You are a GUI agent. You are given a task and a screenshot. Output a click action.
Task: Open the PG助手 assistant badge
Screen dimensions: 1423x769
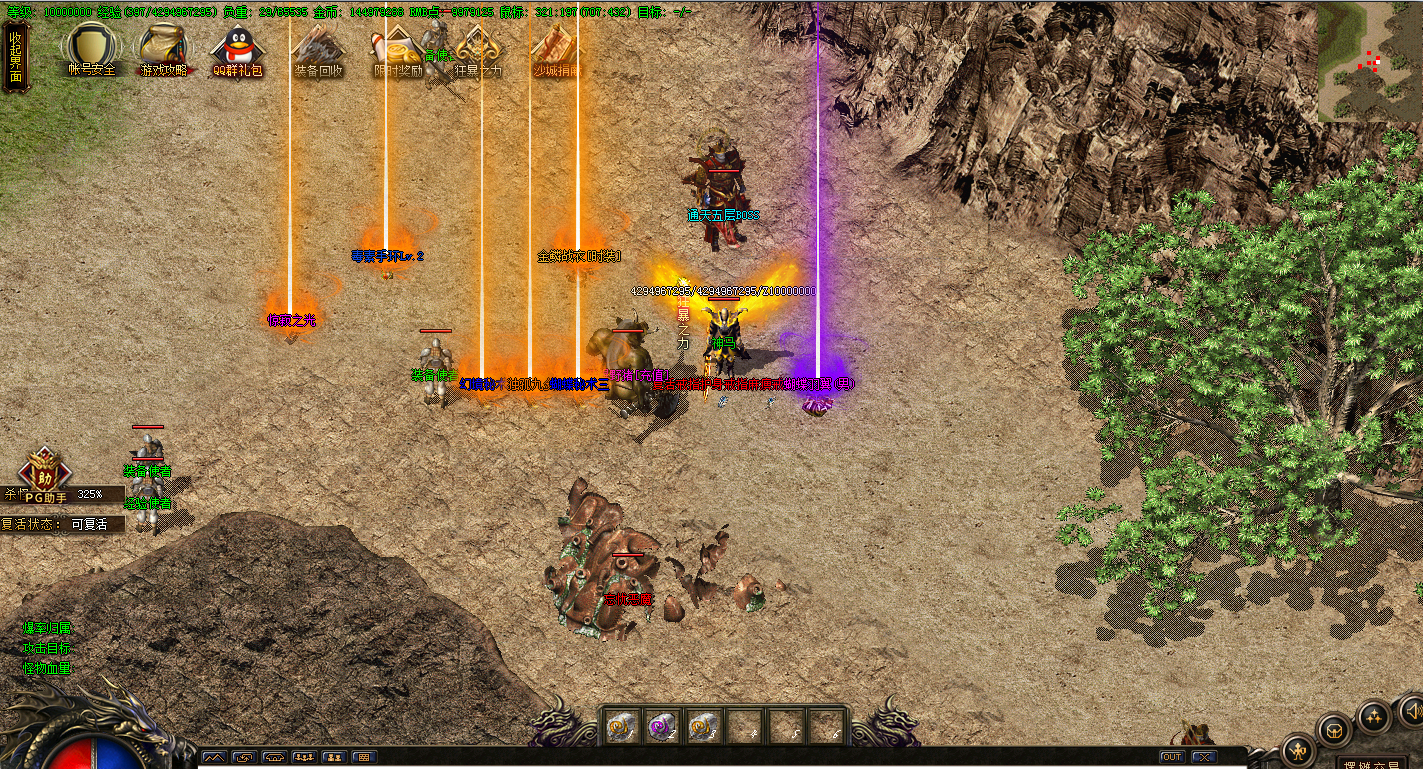pyautogui.click(x=44, y=474)
